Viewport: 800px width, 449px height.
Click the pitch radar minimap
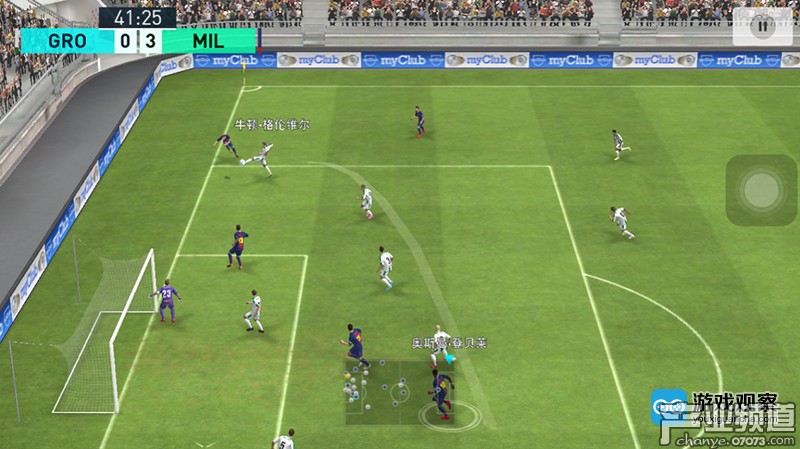(390, 388)
